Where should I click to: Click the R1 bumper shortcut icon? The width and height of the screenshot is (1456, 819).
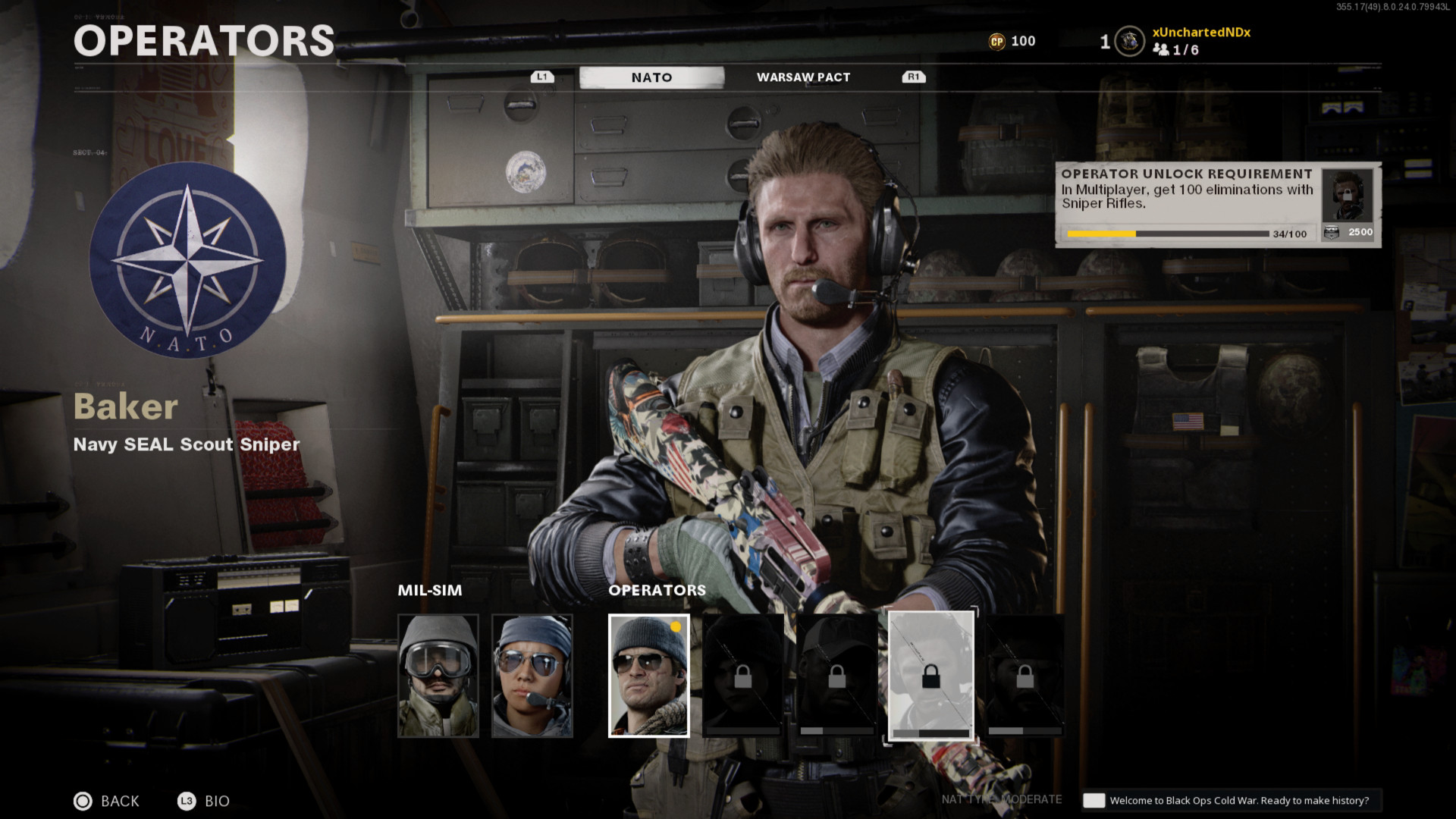pyautogui.click(x=913, y=76)
